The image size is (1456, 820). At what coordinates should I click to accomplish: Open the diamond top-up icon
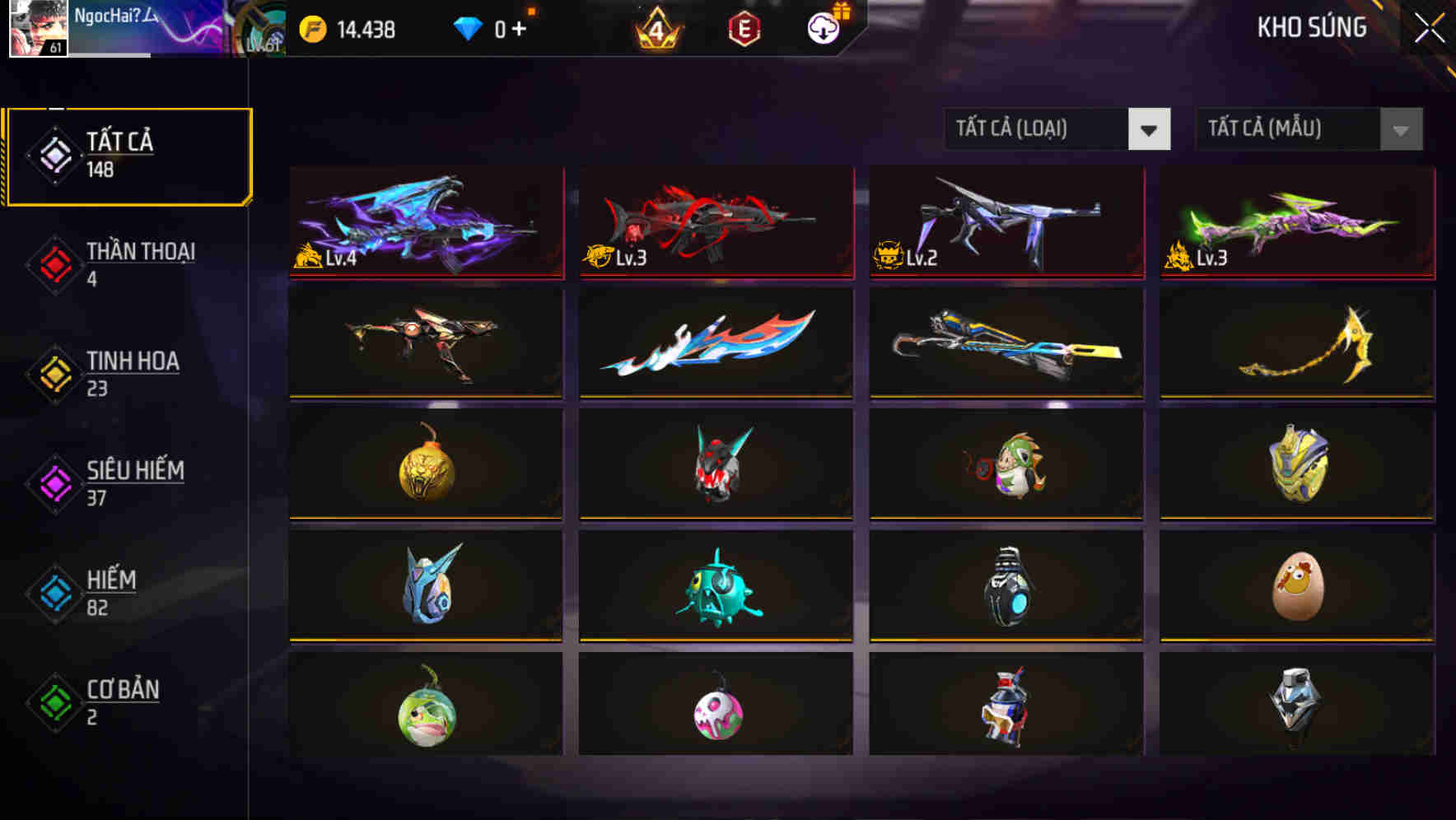pyautogui.click(x=467, y=27)
